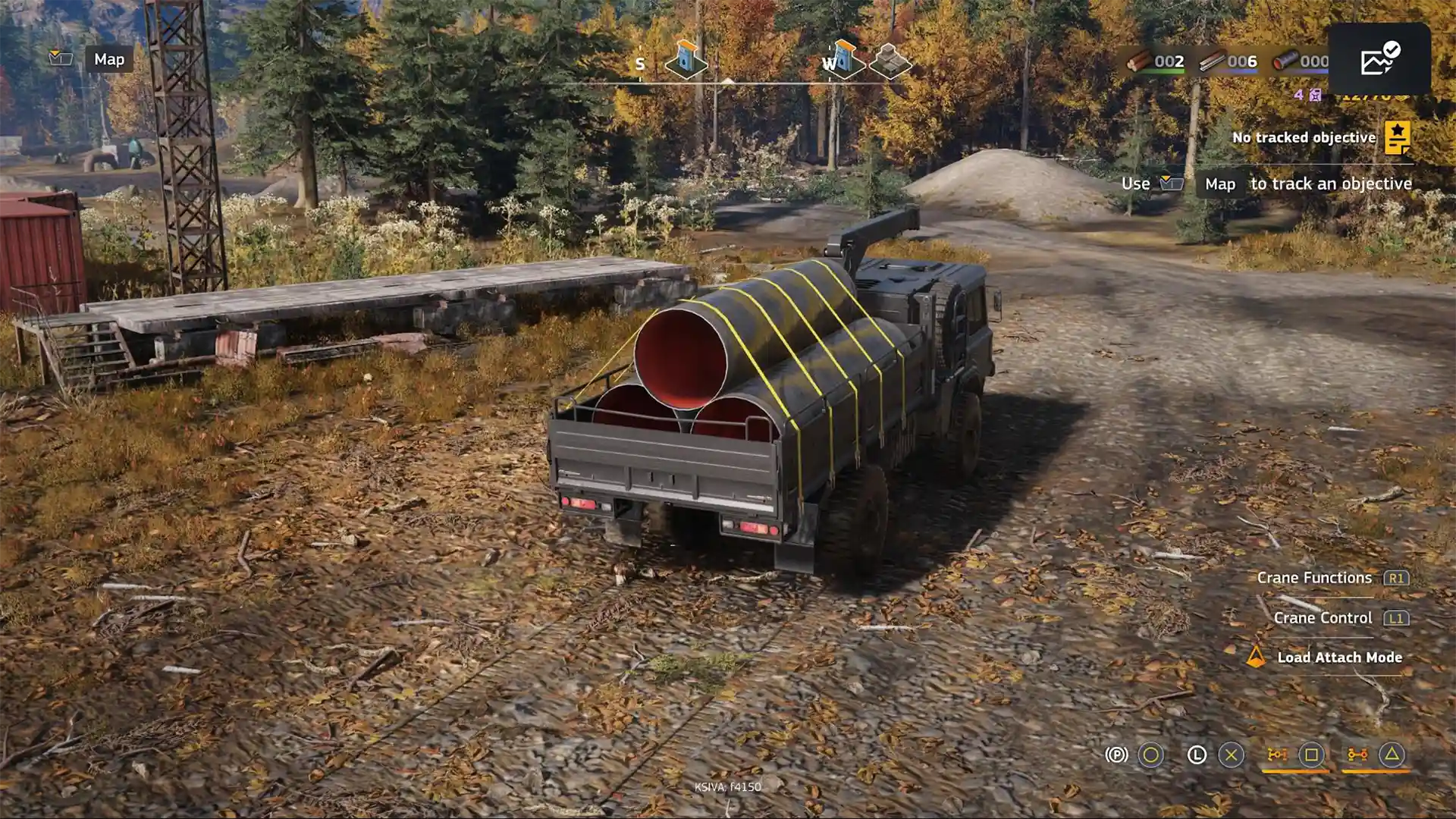
Task: Click the tracked objective bookmark icon
Action: (x=1397, y=137)
